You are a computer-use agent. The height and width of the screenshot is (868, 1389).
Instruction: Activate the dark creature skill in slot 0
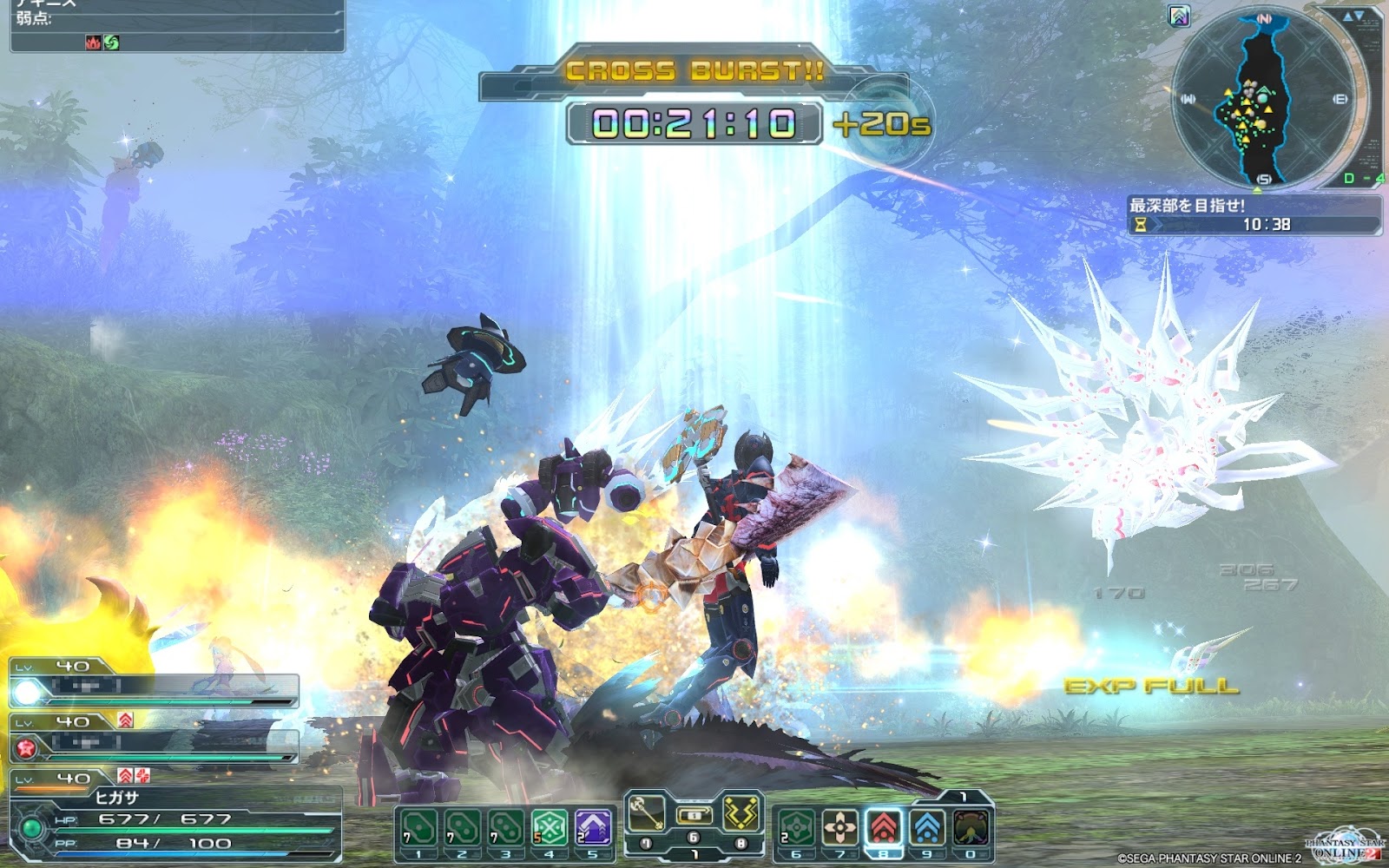[971, 828]
